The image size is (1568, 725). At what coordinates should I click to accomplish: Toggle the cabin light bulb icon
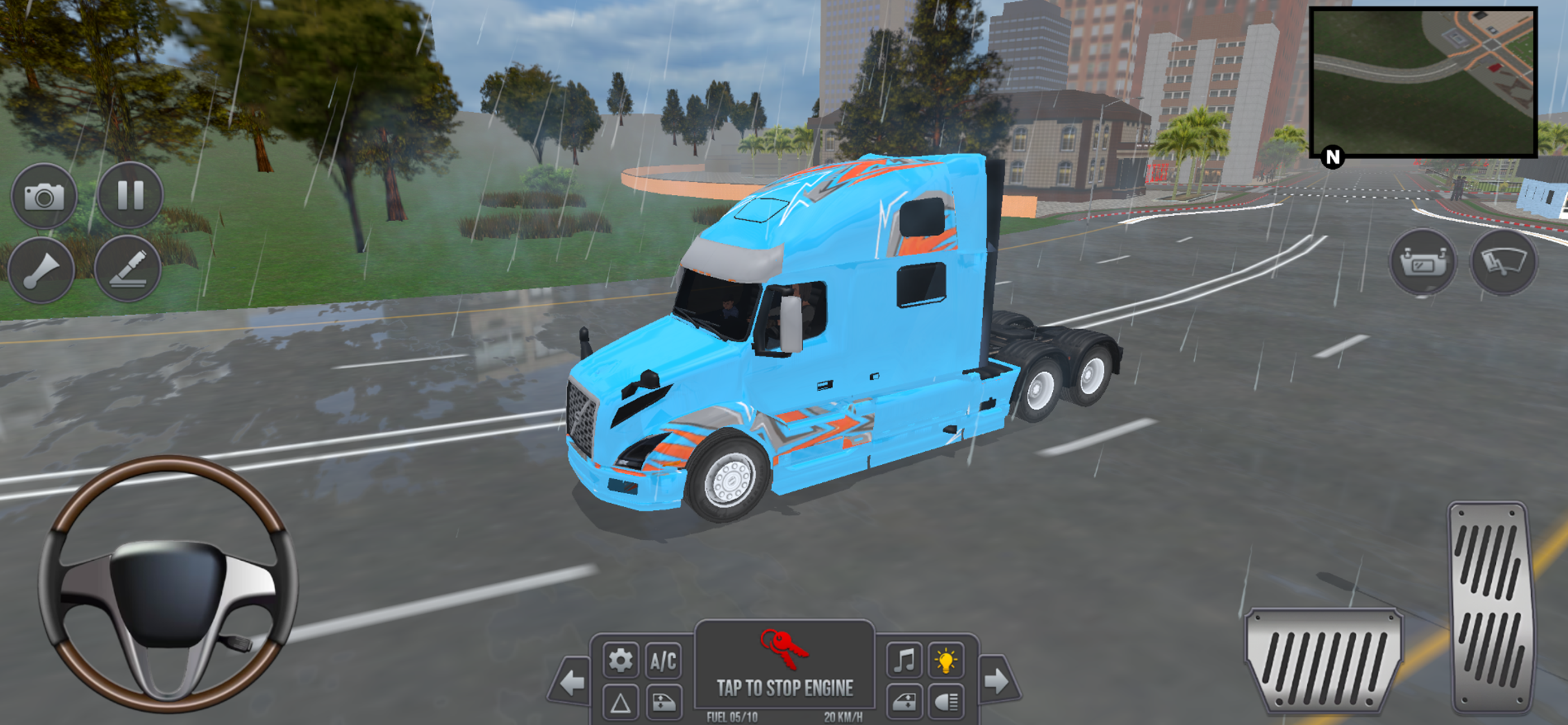point(945,661)
